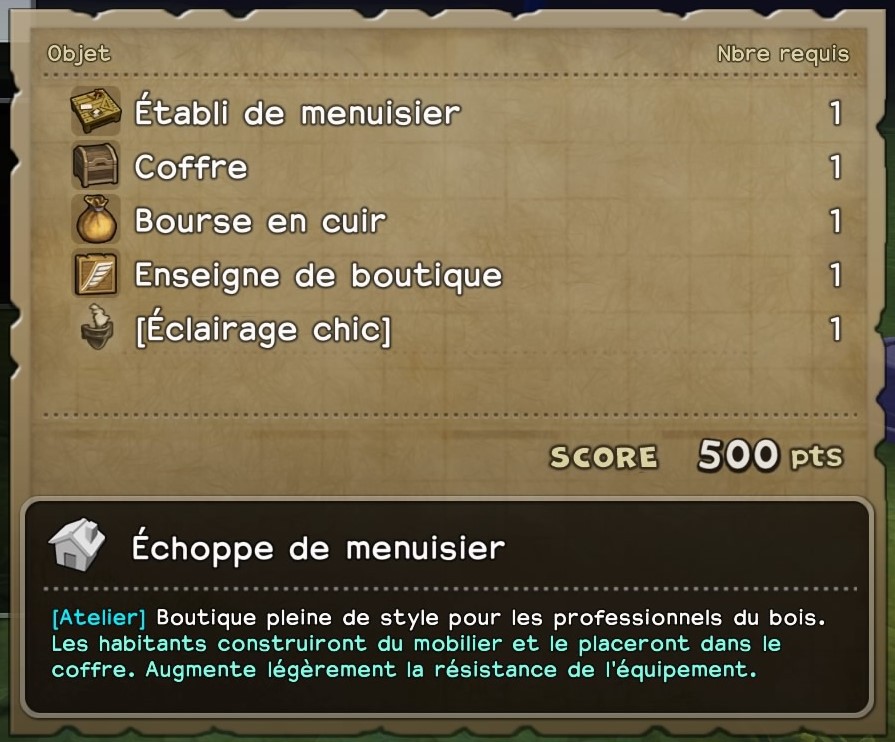Choose the Coffre item row
This screenshot has width=895, height=742.
pos(191,167)
